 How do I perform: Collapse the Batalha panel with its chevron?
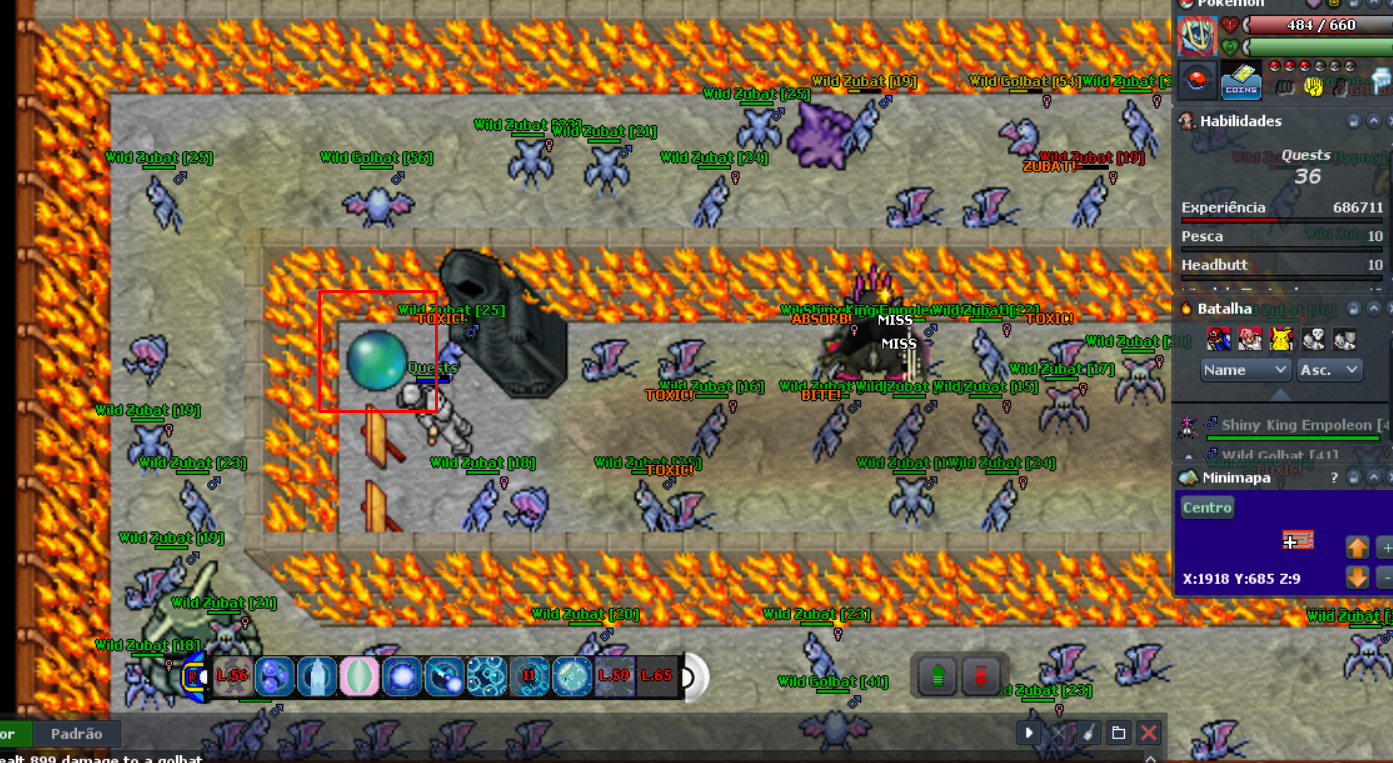1374,309
